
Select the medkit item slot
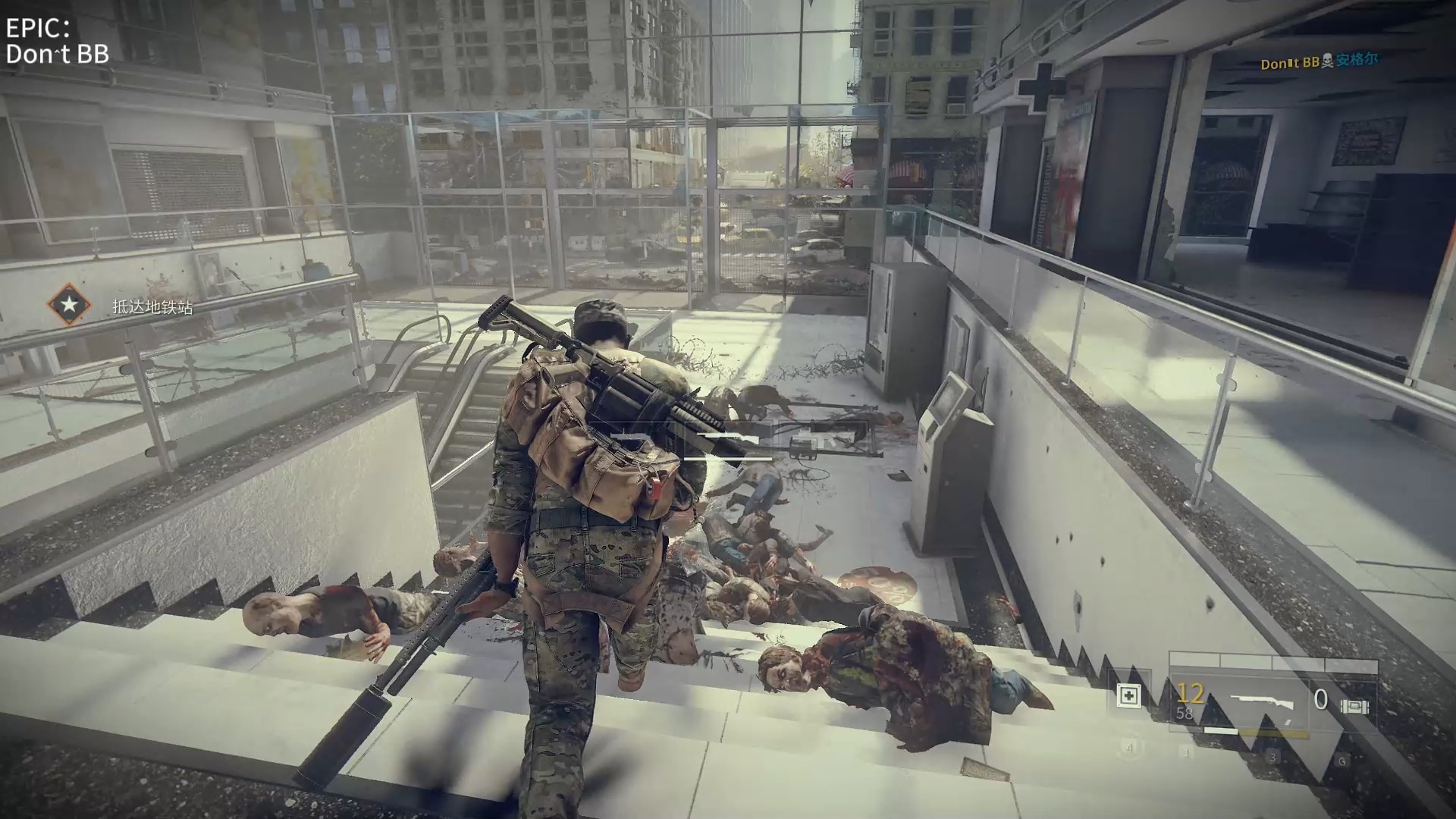coord(1128,695)
